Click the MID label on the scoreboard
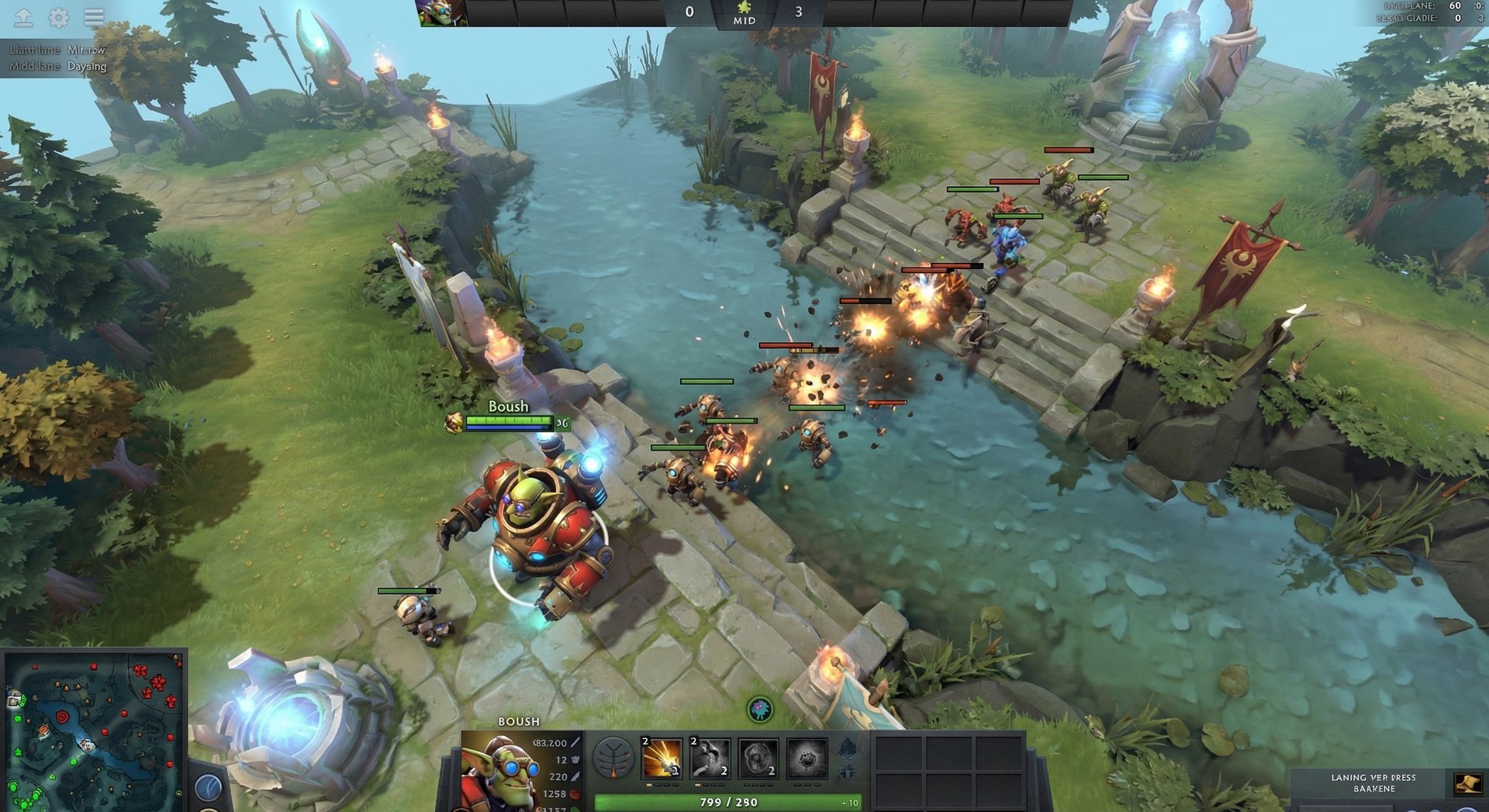The image size is (1489, 812). 744,20
